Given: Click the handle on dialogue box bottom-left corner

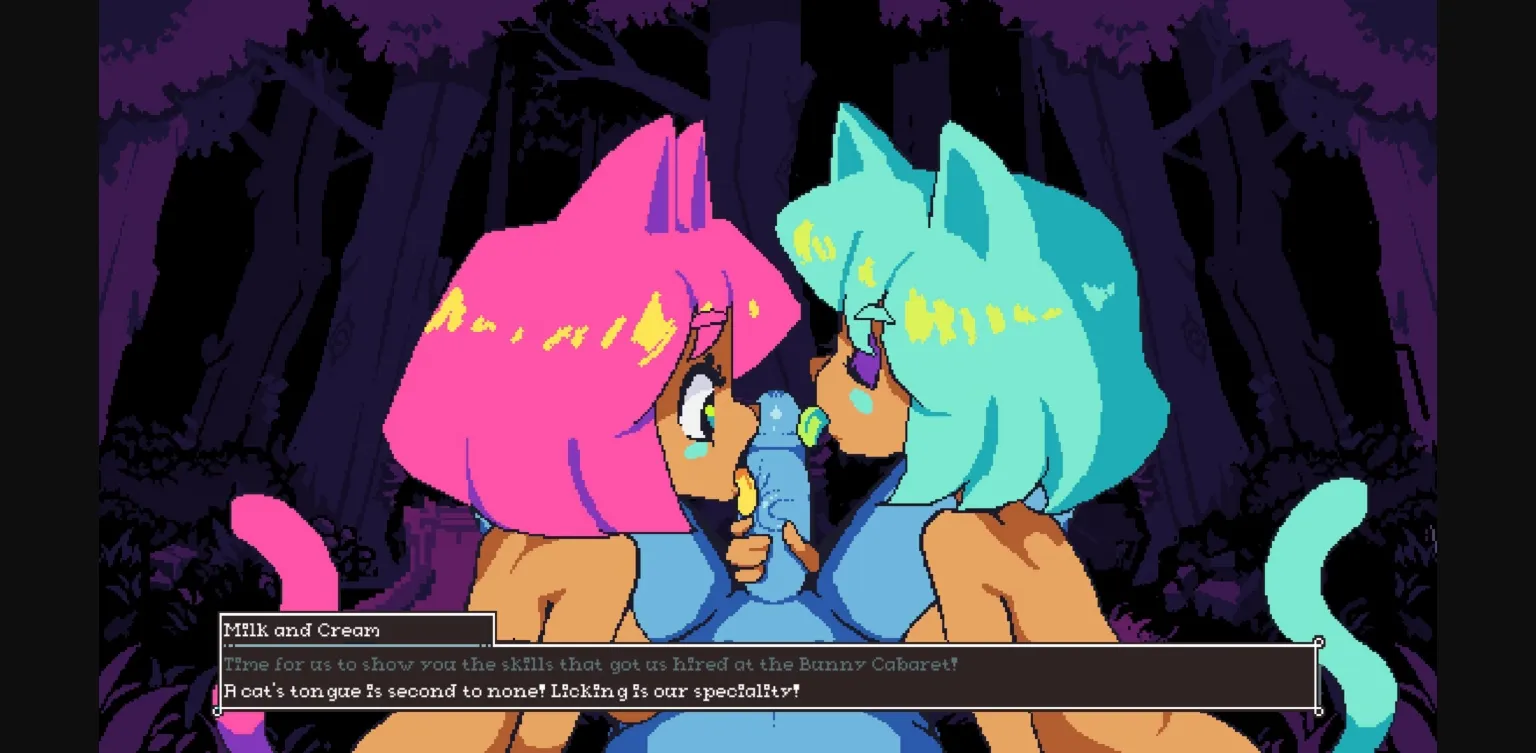Looking at the screenshot, I should click(218, 711).
